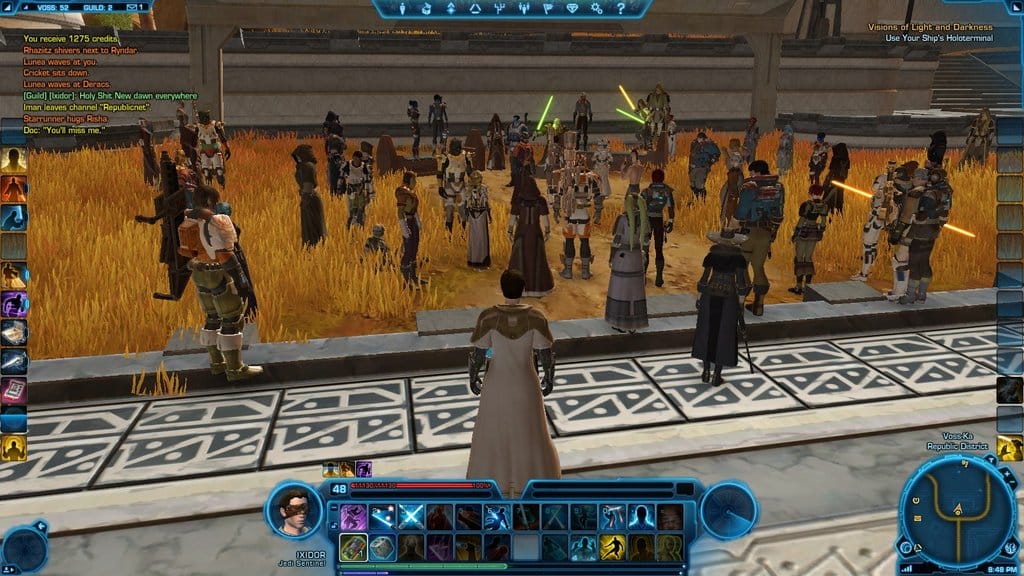Click the purple buff icon above health bar
Image resolution: width=1024 pixels, height=576 pixels.
(x=364, y=468)
